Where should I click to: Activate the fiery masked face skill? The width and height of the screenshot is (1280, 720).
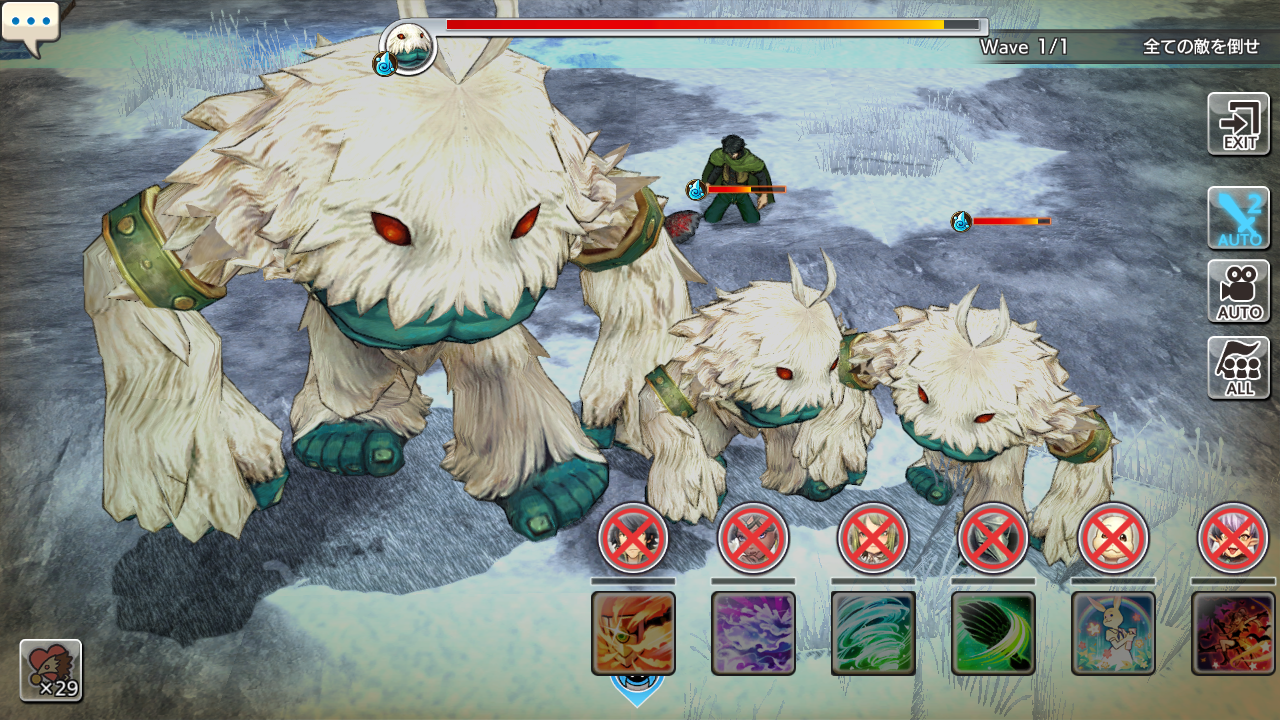(x=633, y=633)
